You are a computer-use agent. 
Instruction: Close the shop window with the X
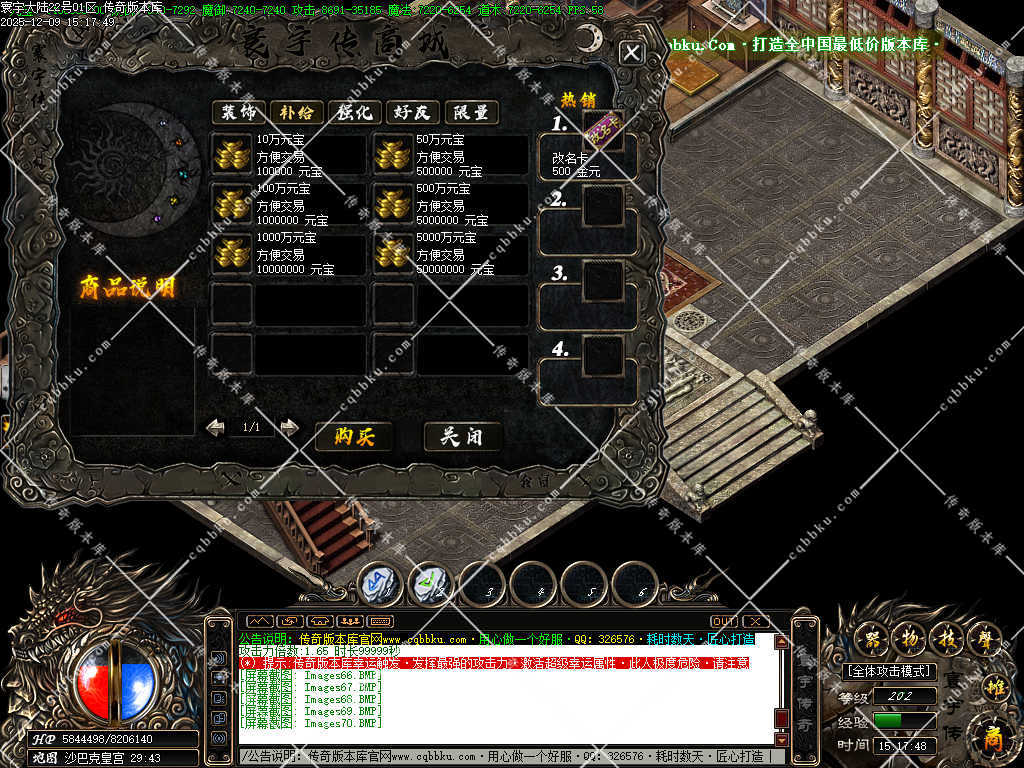tap(631, 53)
